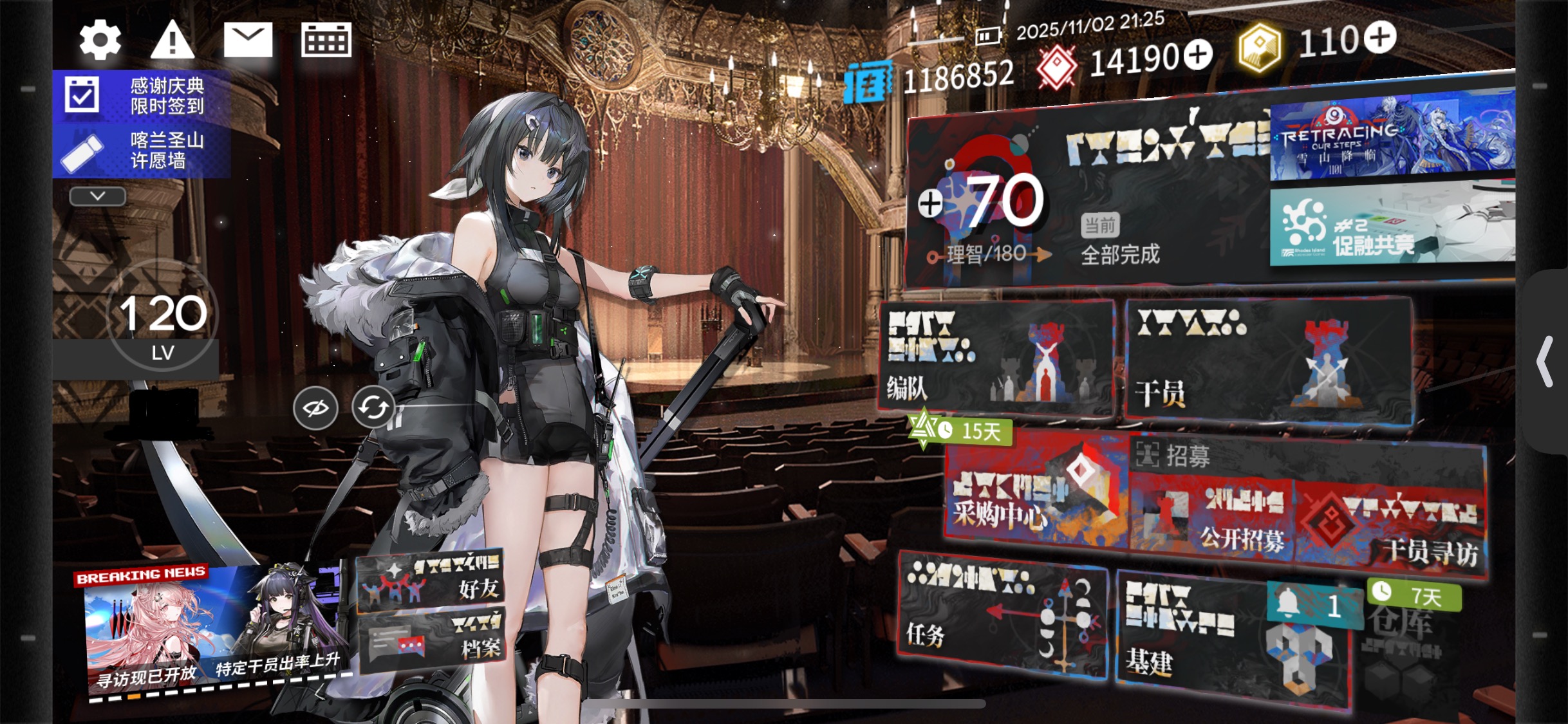Image resolution: width=1568 pixels, height=724 pixels.
Task: Open the calendar events icon
Action: click(x=326, y=40)
